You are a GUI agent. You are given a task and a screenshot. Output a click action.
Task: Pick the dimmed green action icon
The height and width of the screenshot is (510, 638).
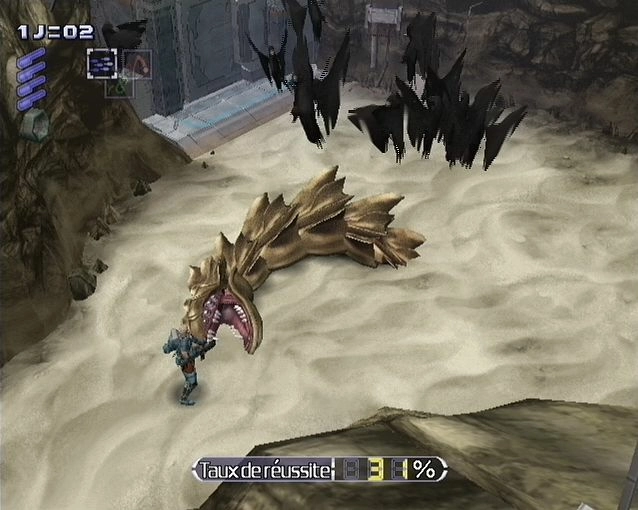pyautogui.click(x=119, y=86)
